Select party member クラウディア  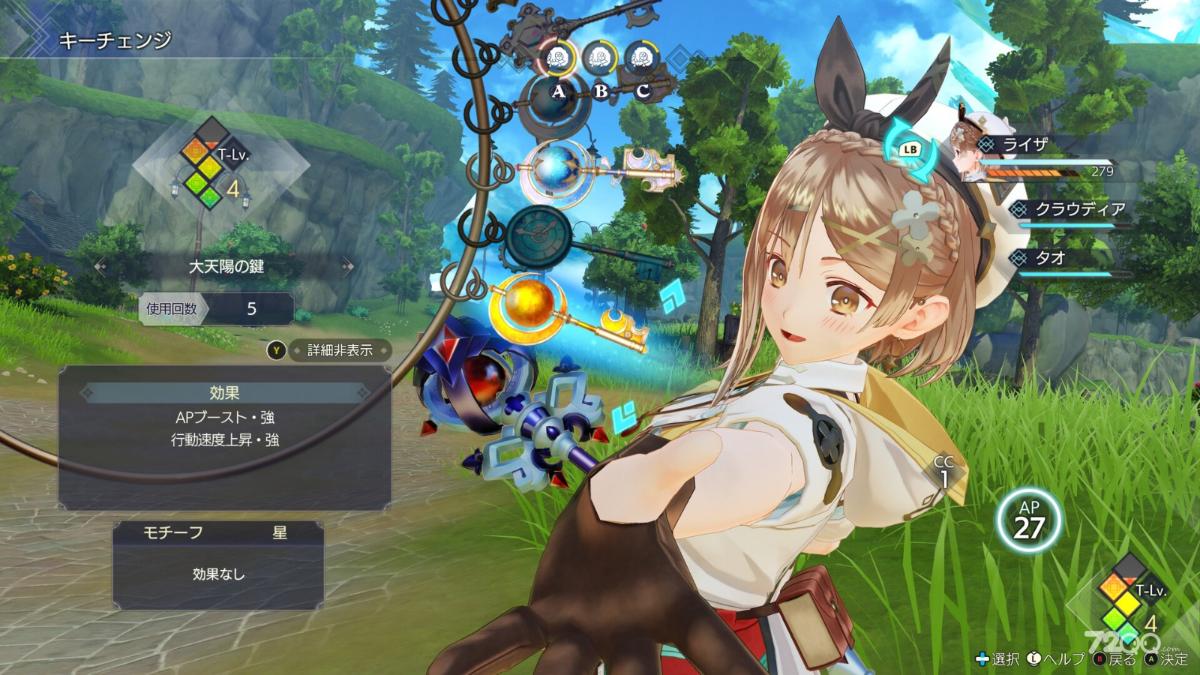point(1082,208)
